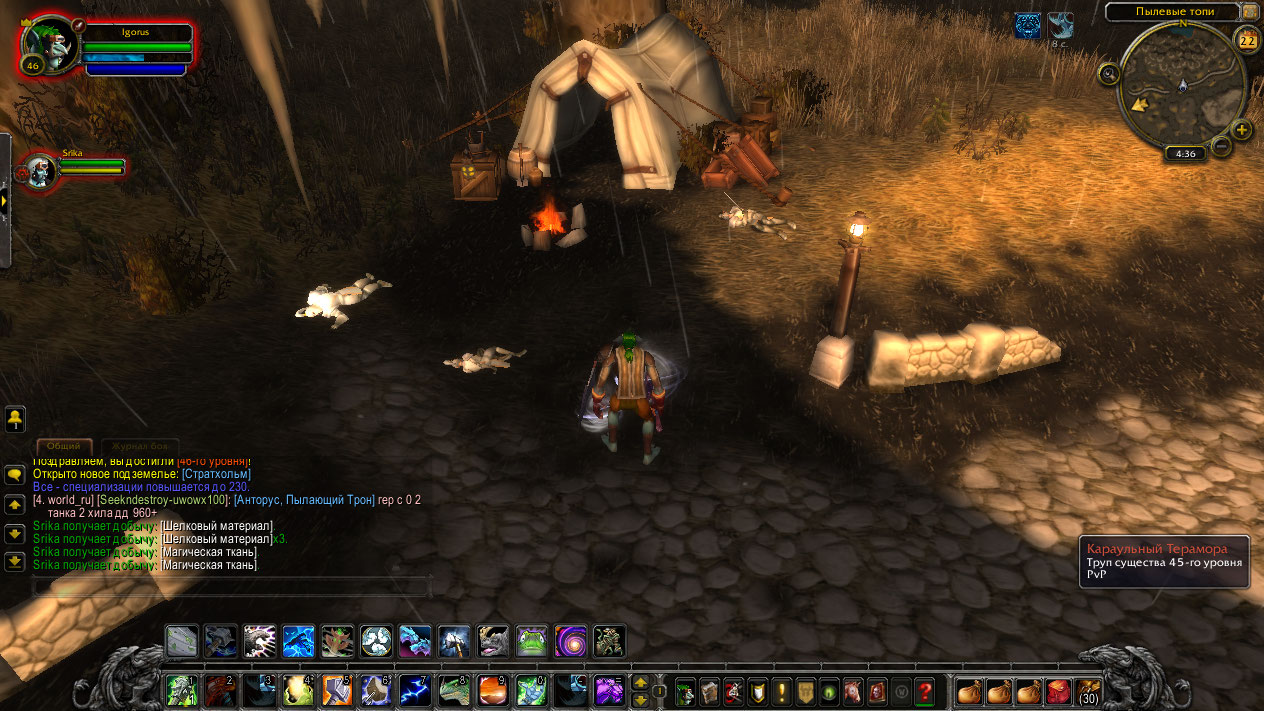This screenshot has width=1264, height=711.
Task: Use the purple spiral portal ability
Action: click(x=571, y=641)
